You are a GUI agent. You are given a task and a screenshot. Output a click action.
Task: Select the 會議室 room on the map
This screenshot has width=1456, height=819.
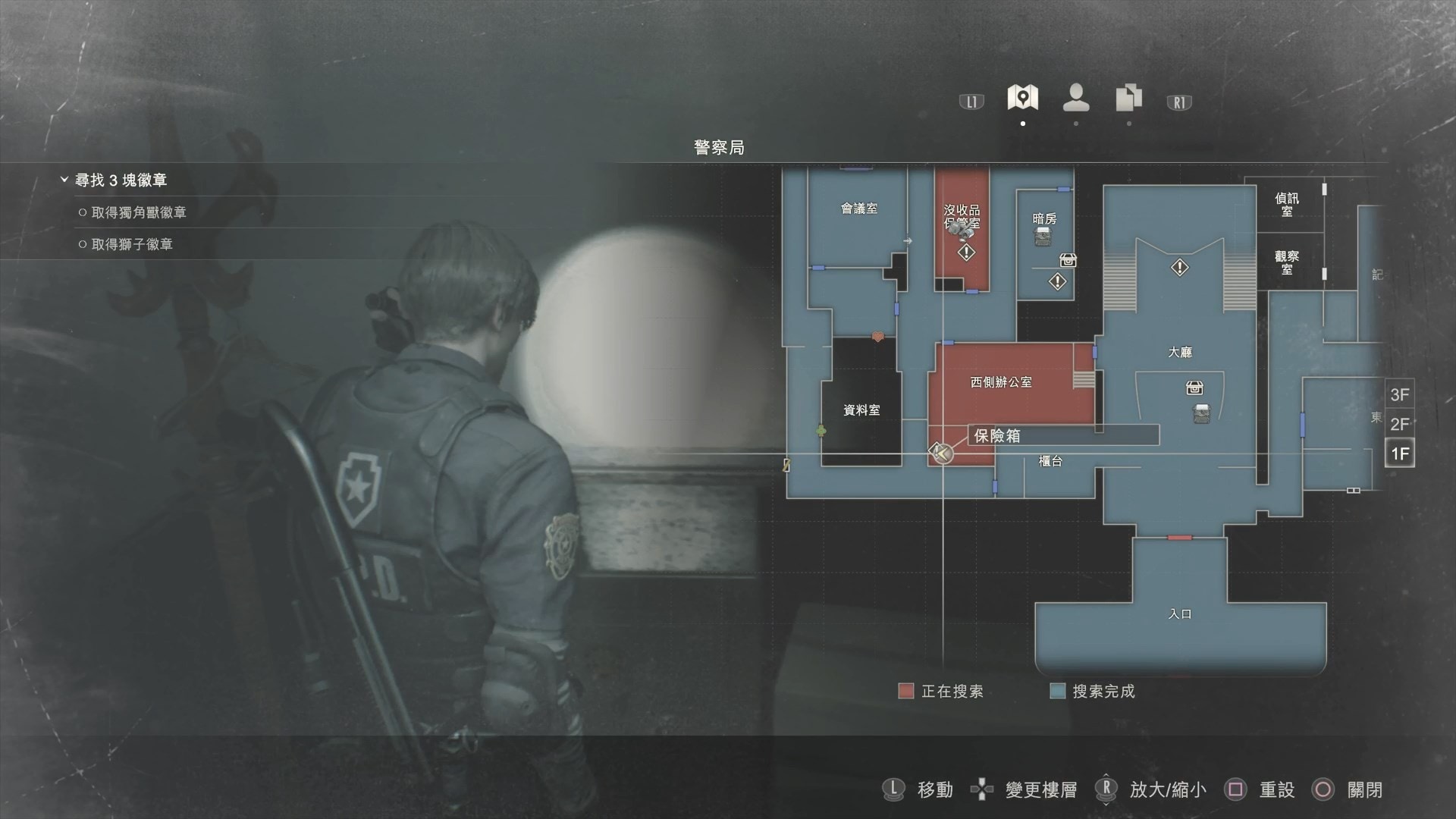[x=858, y=209]
